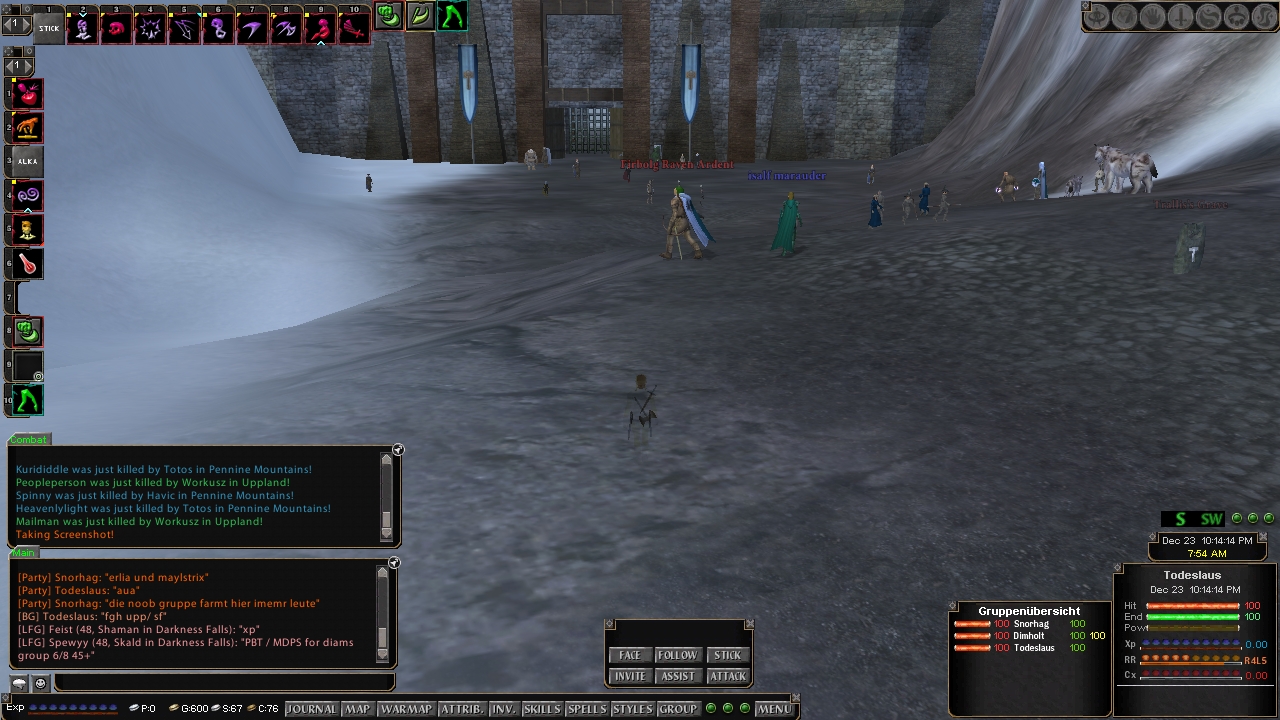The image size is (1280, 720).
Task: Click the Attack command button
Action: [x=727, y=676]
